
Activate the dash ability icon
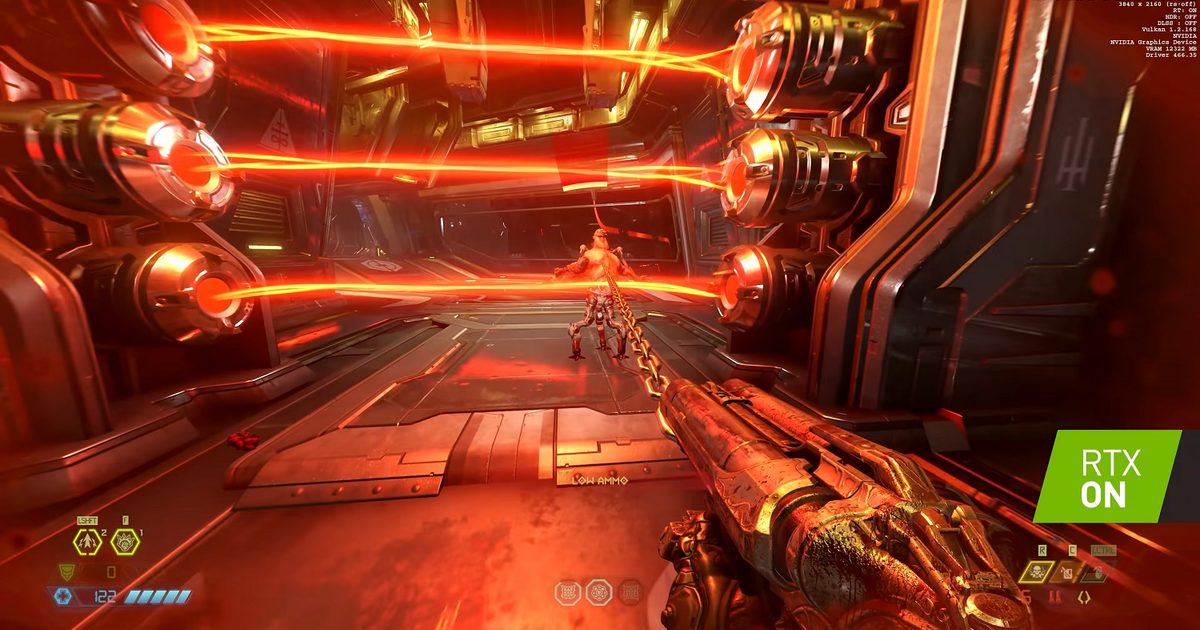click(85, 542)
